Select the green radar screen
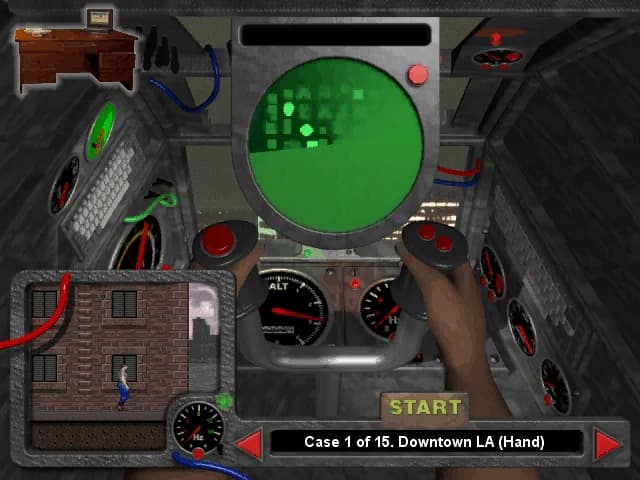 335,145
